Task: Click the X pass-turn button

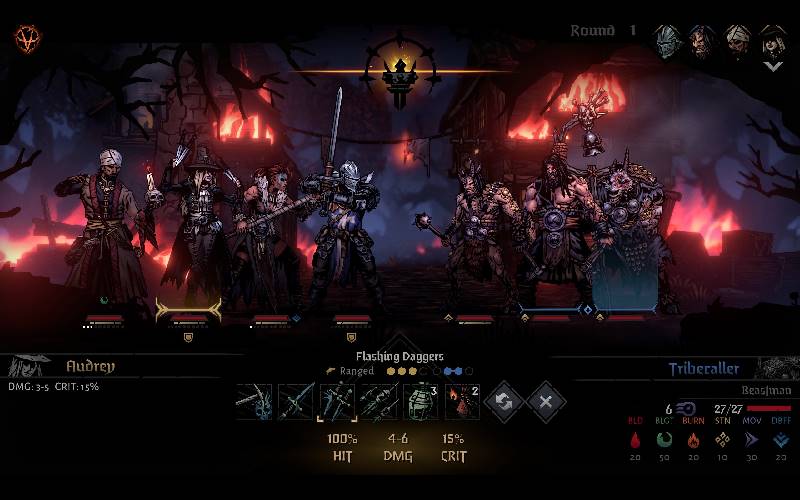Action: pos(546,402)
